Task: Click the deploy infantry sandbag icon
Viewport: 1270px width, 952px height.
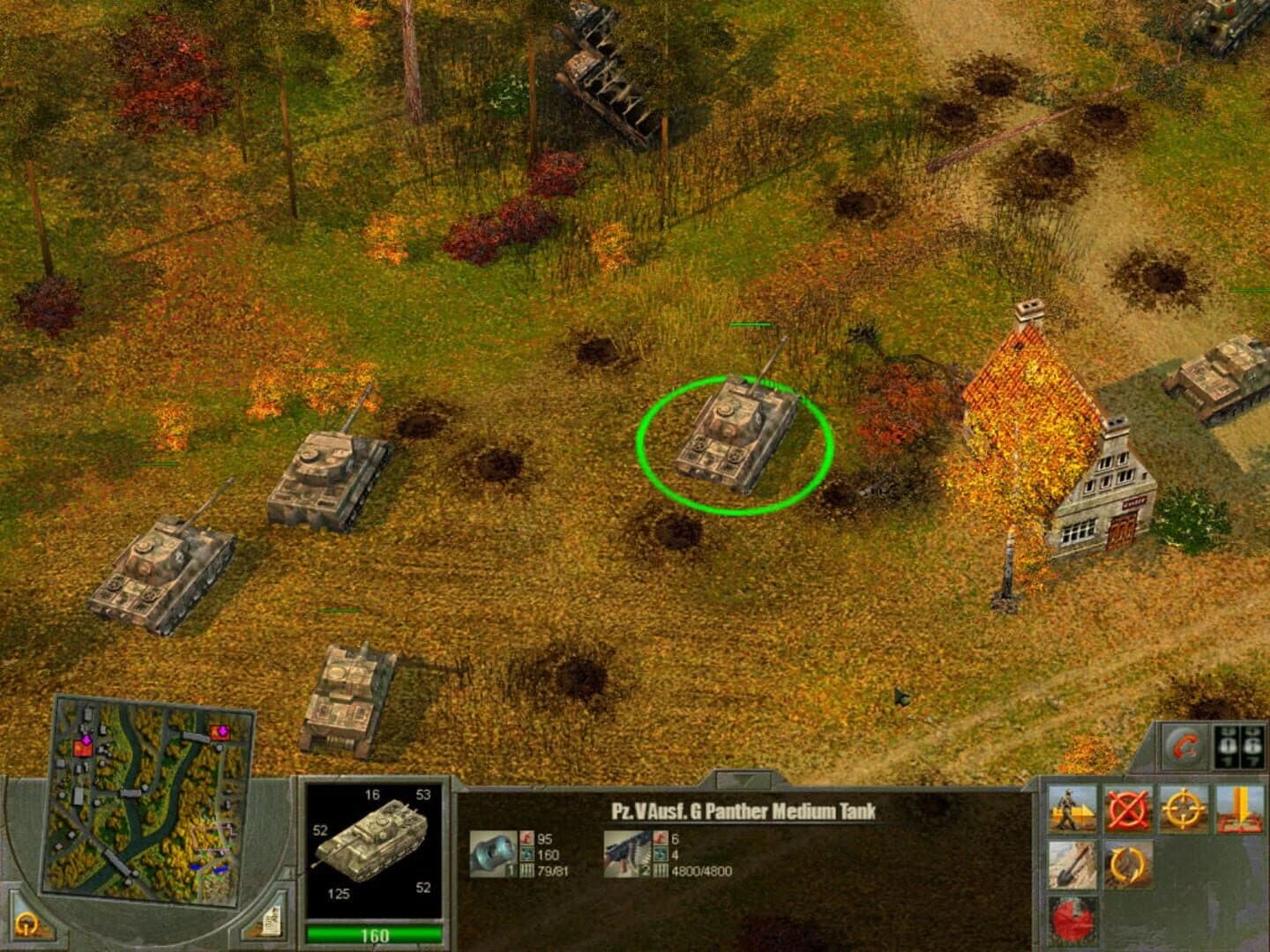Action: (x=1072, y=808)
